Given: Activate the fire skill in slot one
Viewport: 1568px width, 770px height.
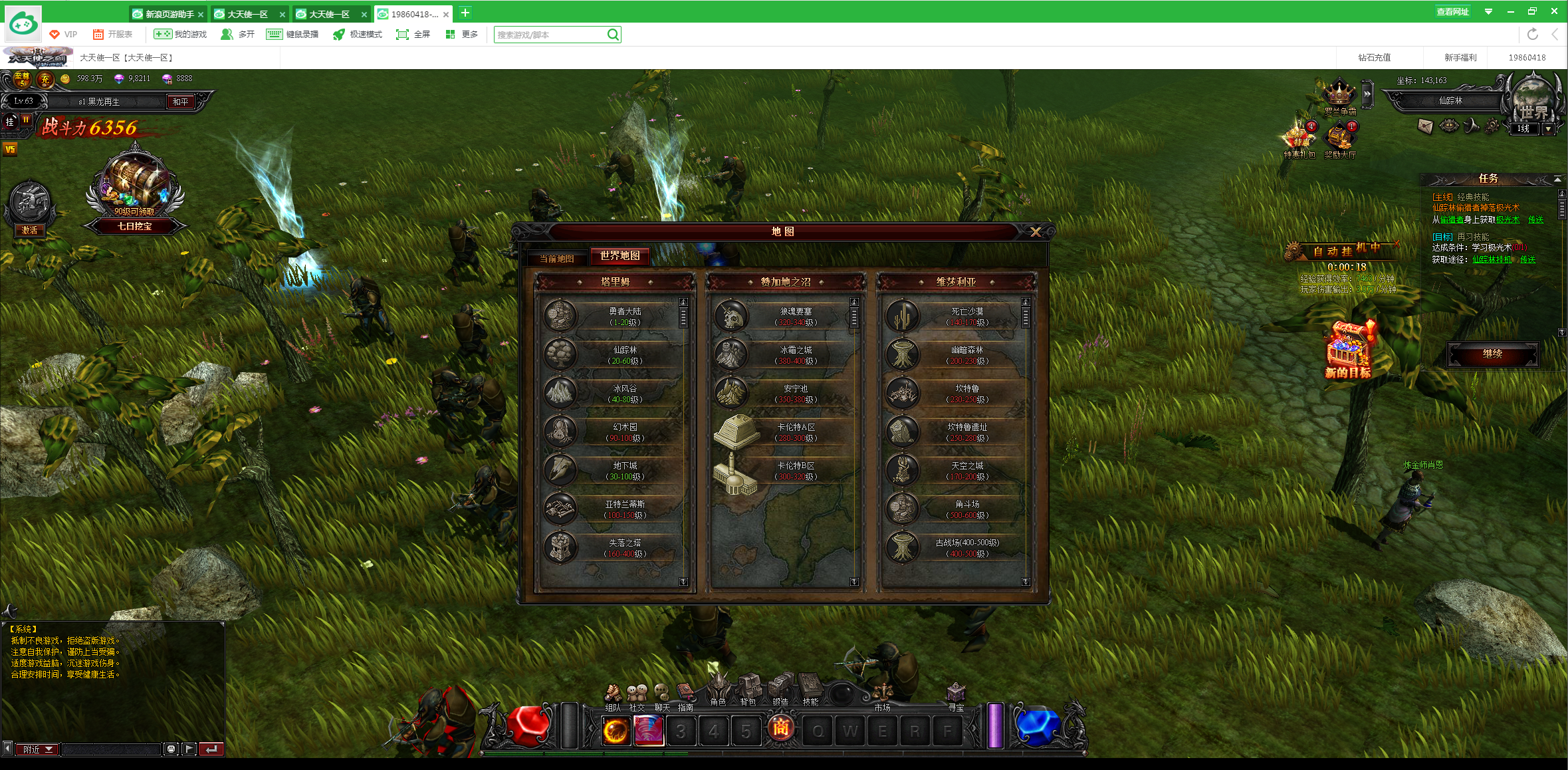Looking at the screenshot, I should (x=616, y=731).
